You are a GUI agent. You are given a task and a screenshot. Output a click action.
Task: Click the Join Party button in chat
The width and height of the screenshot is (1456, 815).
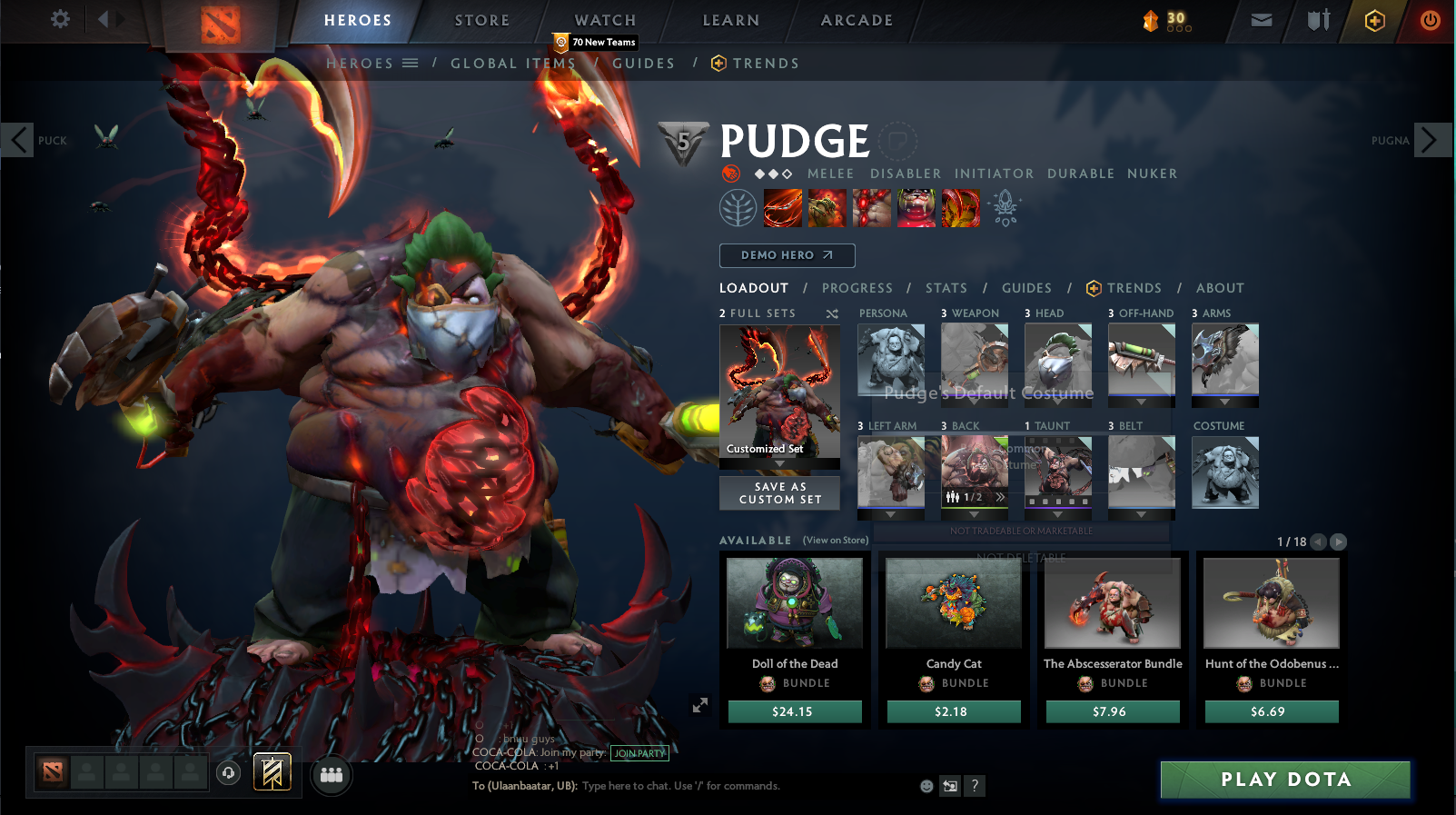pyautogui.click(x=639, y=753)
